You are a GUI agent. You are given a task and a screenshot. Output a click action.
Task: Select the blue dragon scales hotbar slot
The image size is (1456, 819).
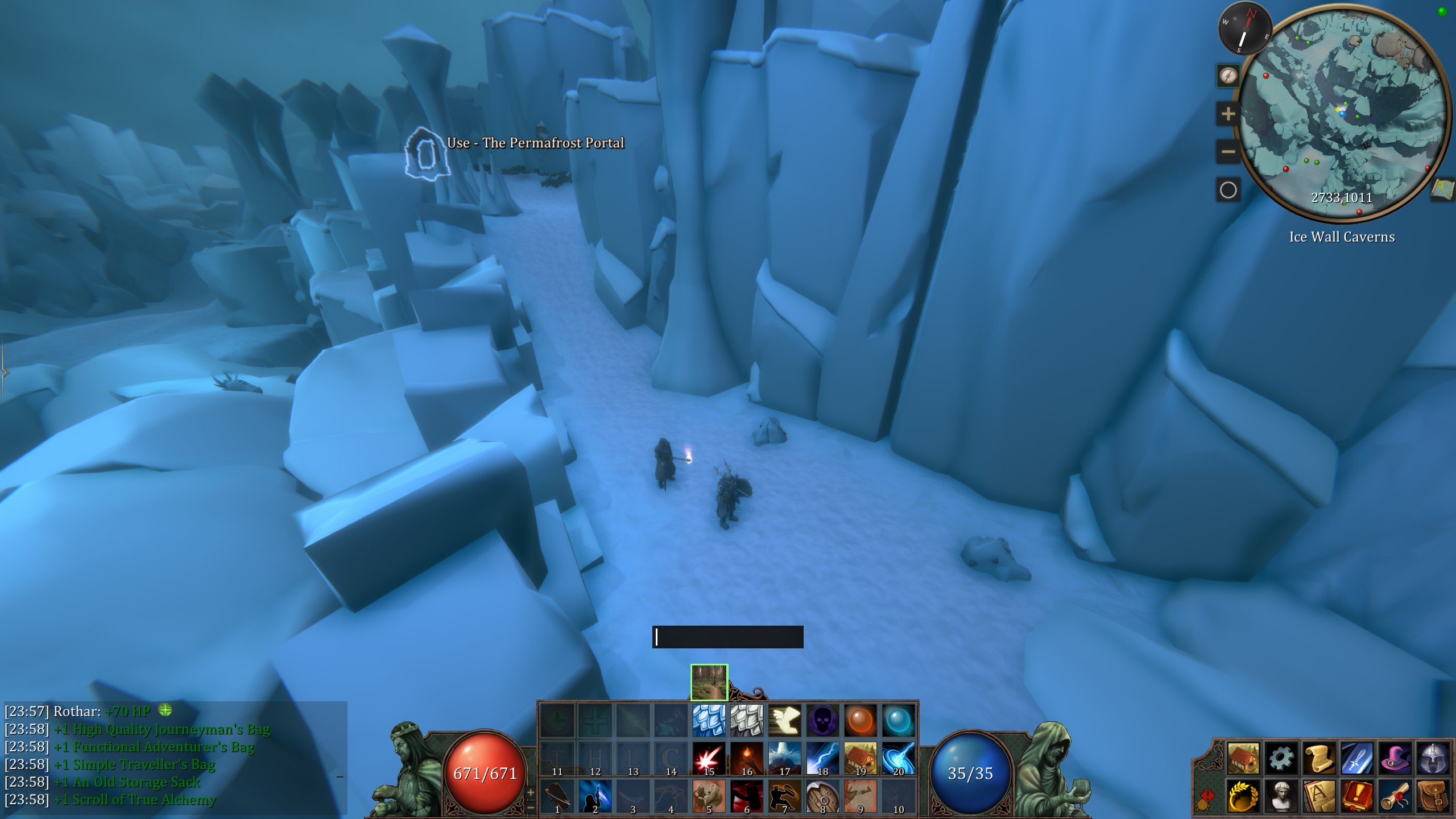[x=709, y=720]
